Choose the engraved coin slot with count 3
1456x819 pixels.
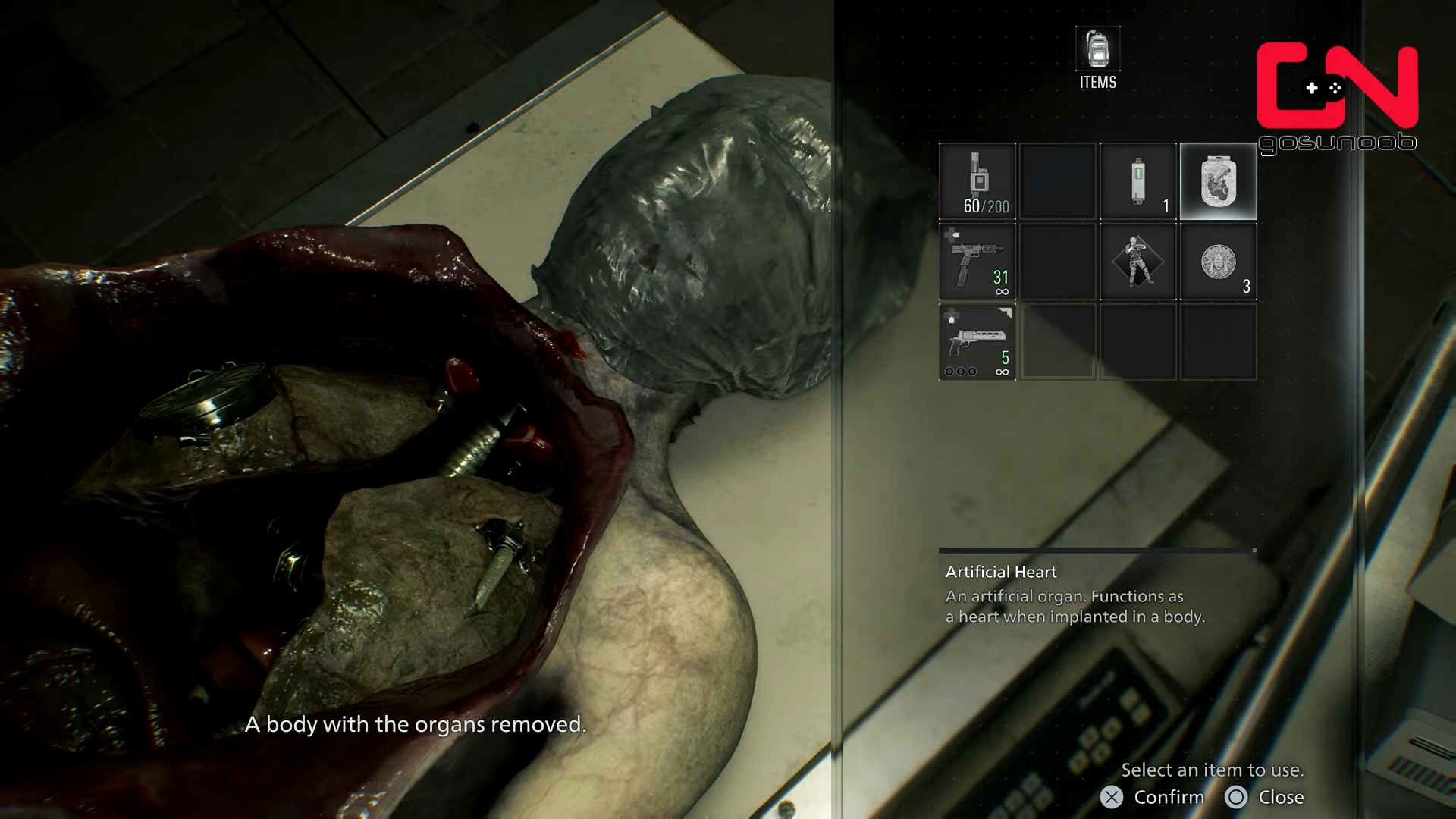coord(1218,262)
